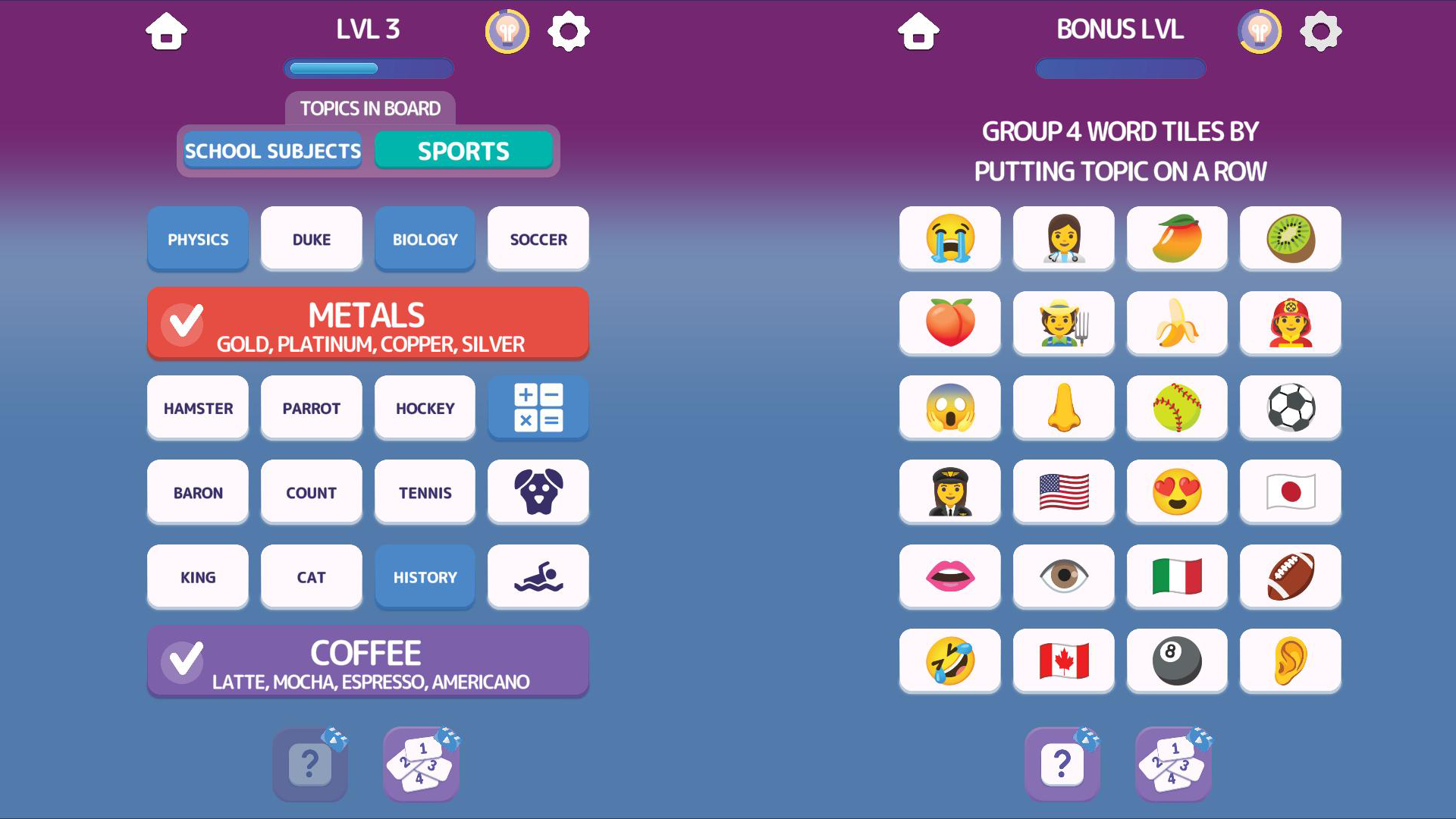
Task: Tap the American flag emoji tile
Action: point(1063,492)
